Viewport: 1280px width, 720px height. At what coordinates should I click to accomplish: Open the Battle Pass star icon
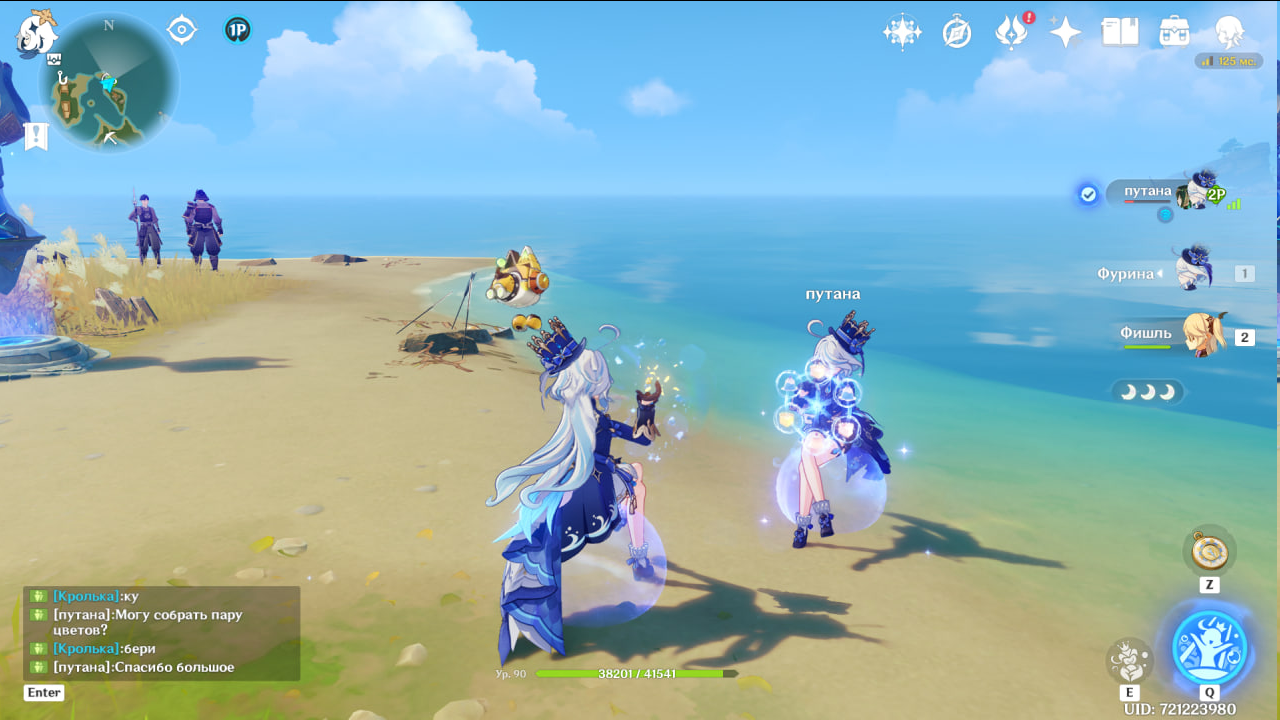point(1065,32)
